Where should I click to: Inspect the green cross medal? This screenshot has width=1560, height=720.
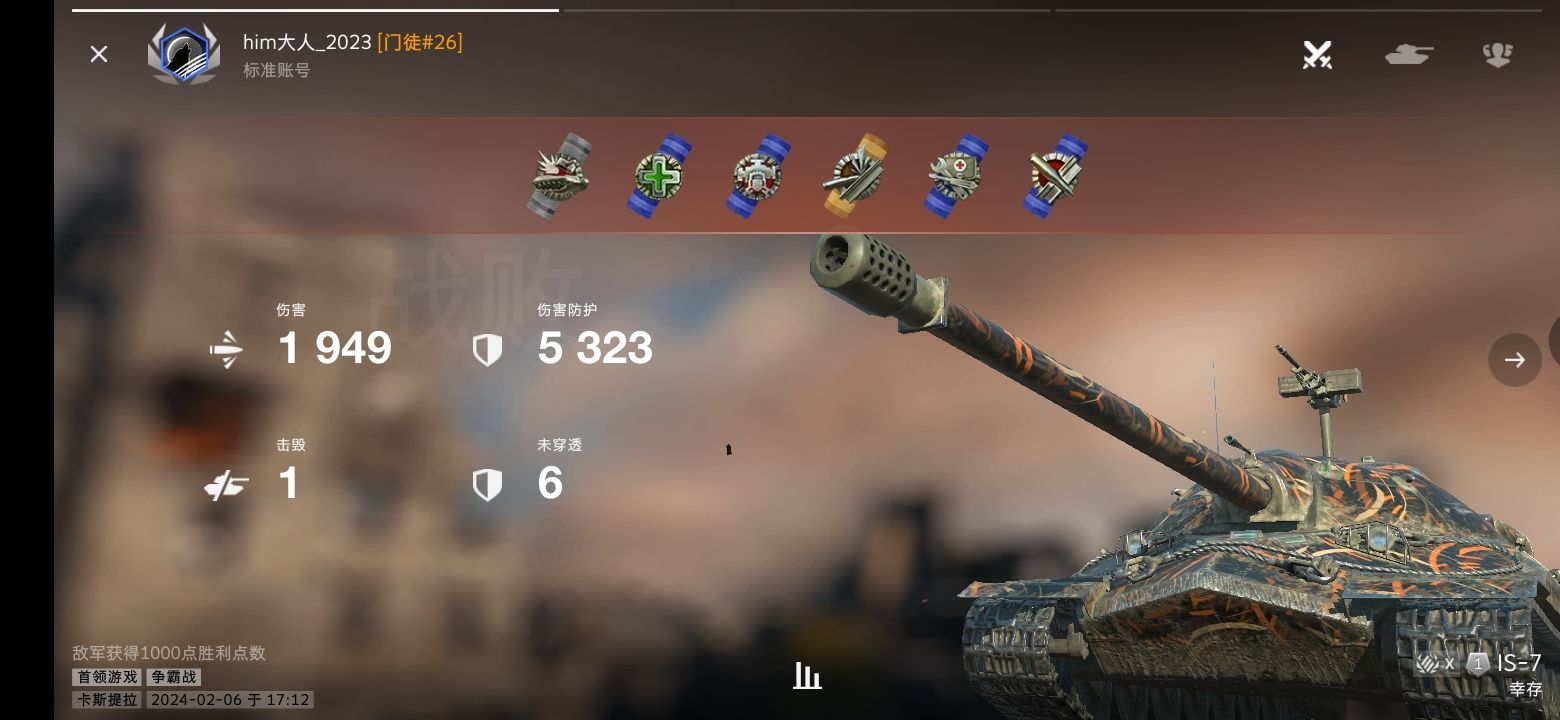[659, 176]
